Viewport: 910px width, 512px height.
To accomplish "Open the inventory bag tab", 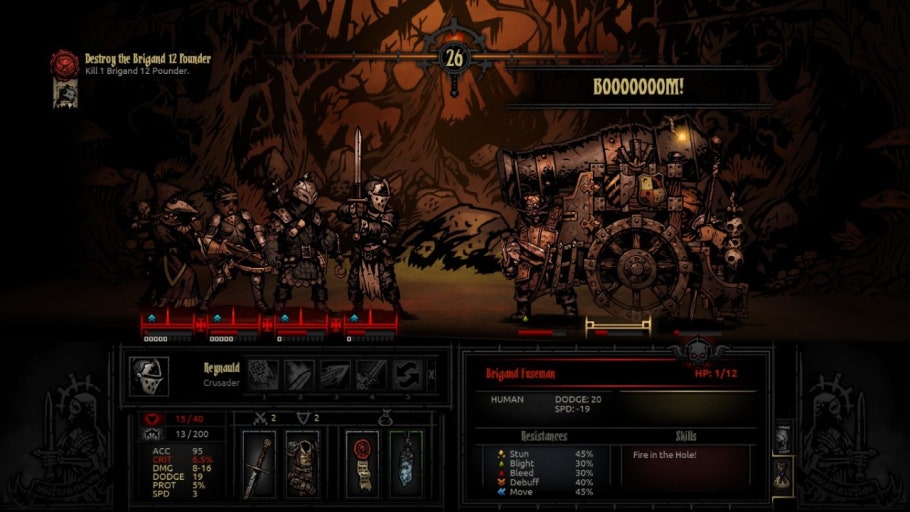I will [783, 470].
